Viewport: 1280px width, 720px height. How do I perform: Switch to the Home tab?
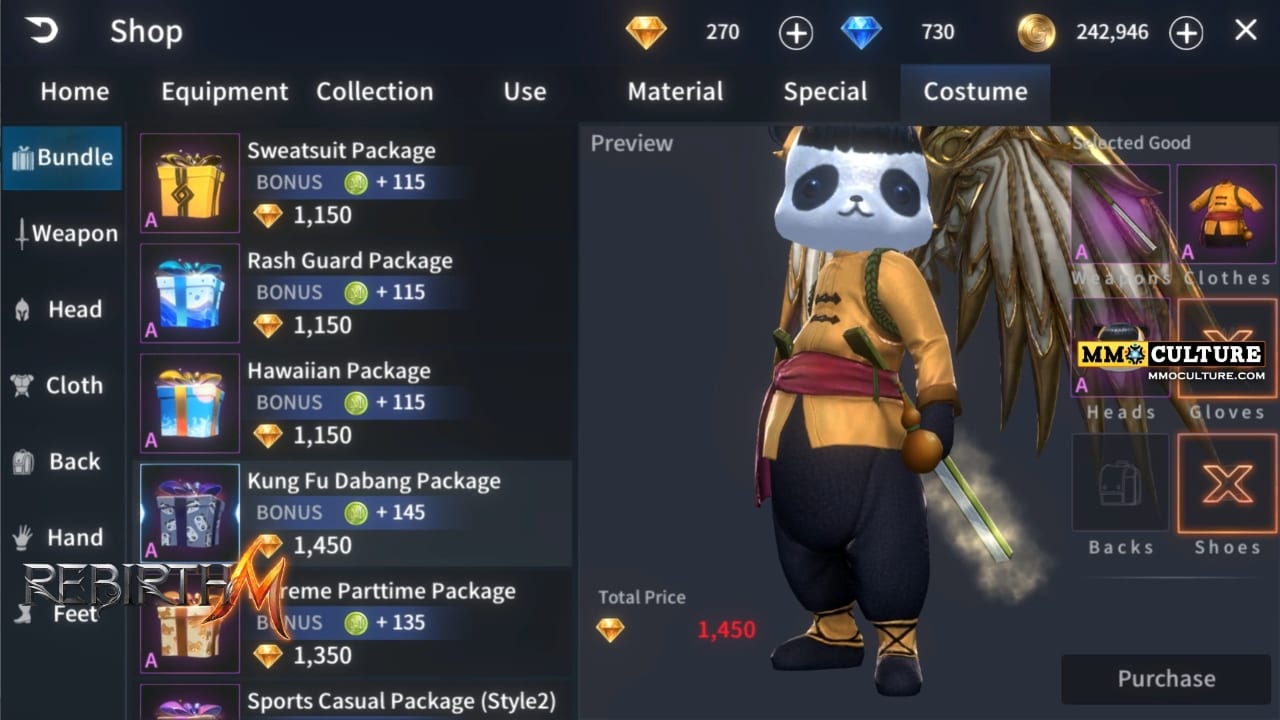click(74, 92)
